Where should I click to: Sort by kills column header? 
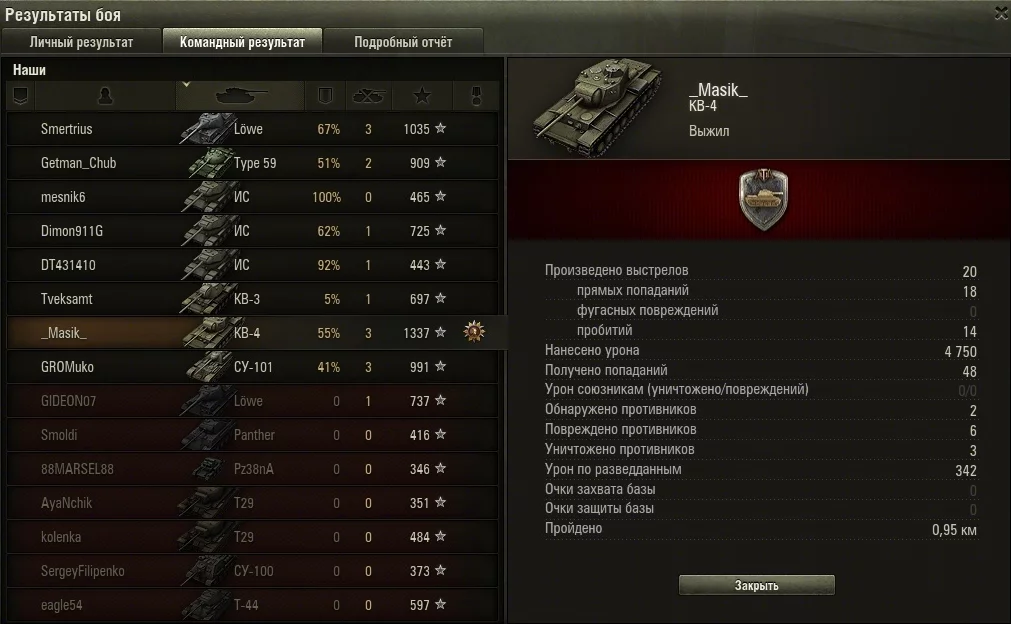pyautogui.click(x=367, y=96)
